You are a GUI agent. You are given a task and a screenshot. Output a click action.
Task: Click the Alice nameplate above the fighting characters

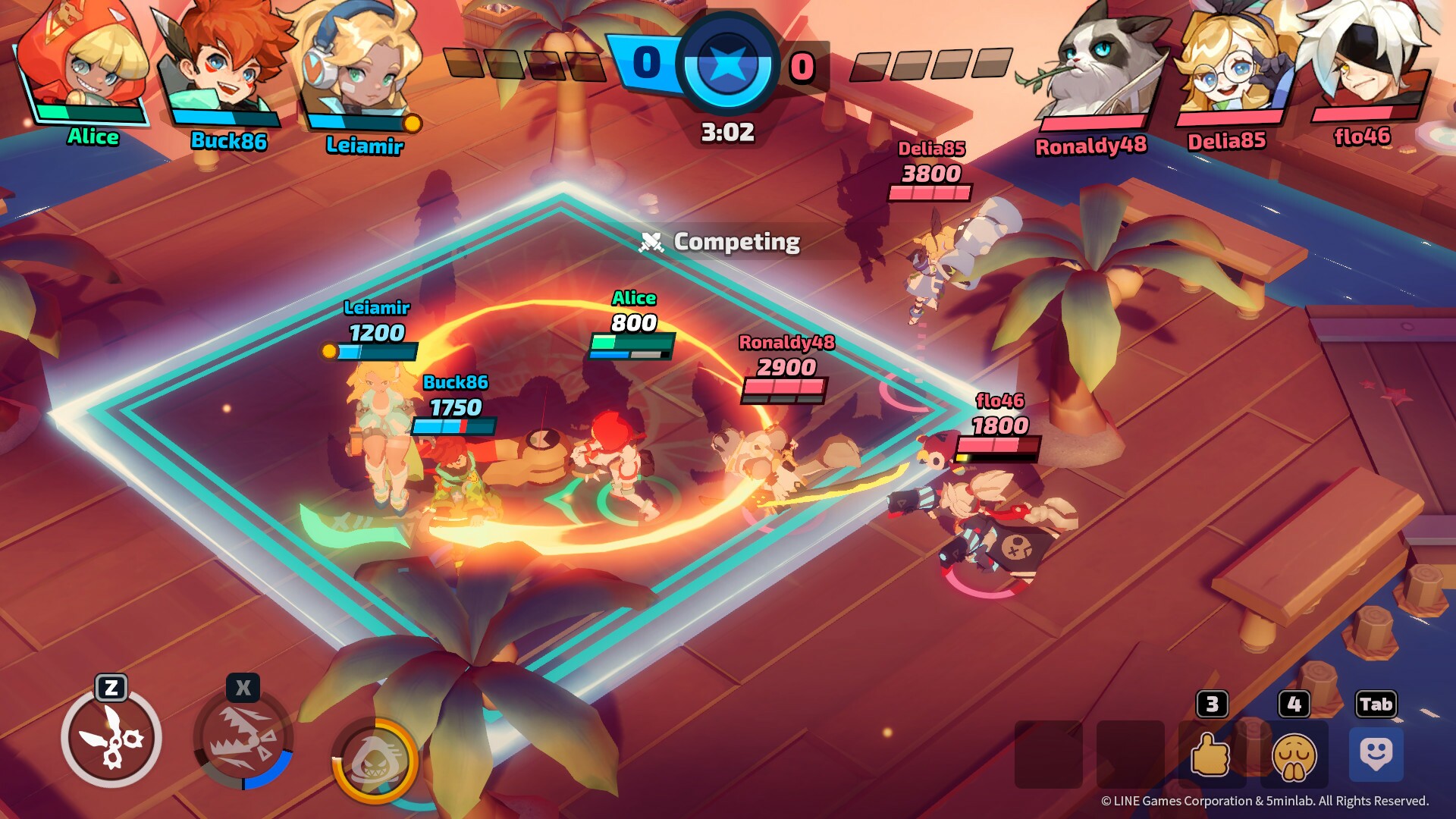(x=635, y=299)
